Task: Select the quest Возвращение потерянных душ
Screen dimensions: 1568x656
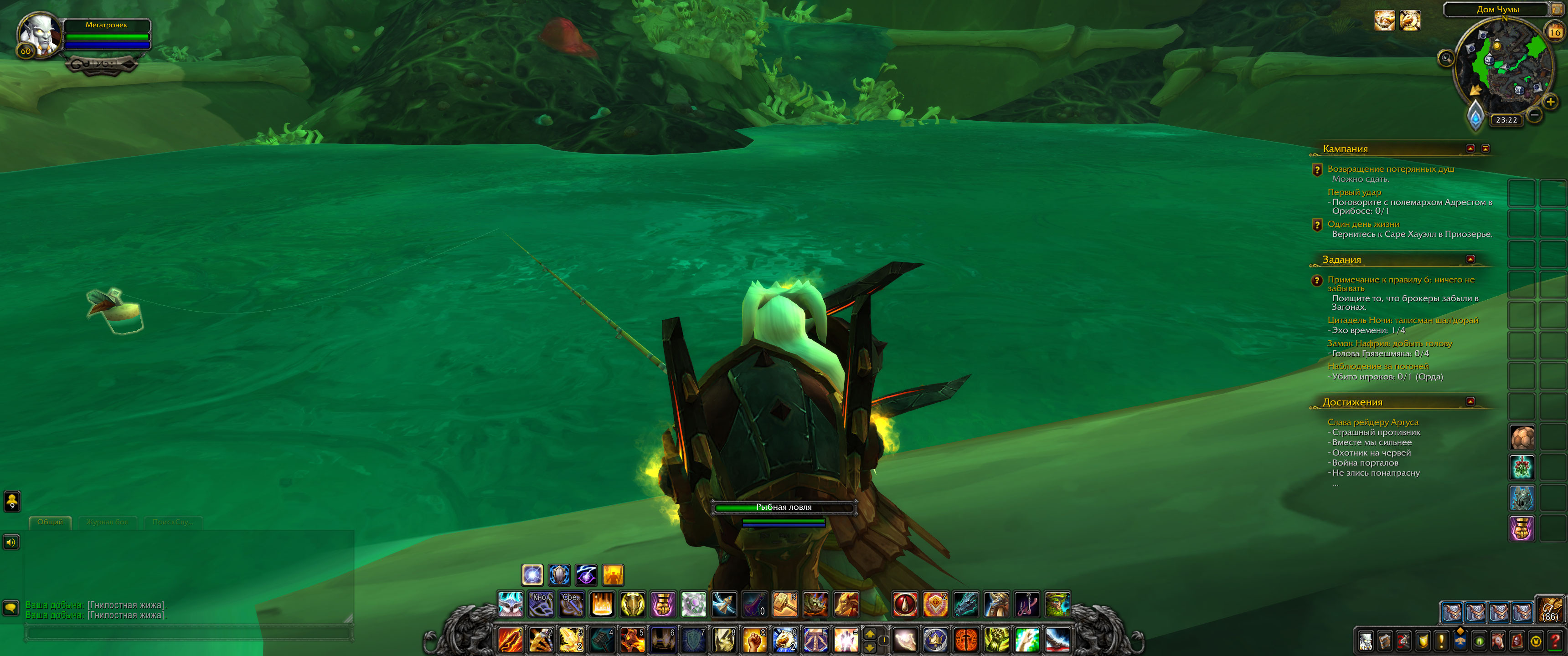Action: pos(1390,169)
